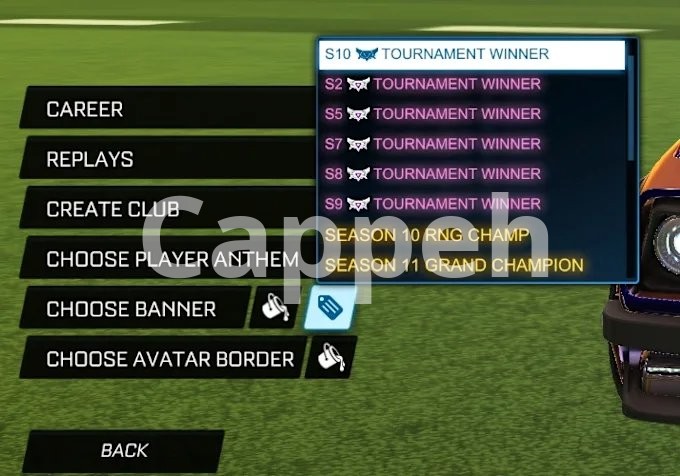The width and height of the screenshot is (680, 476).
Task: Click the paint bucket next to Avatar Border
Action: 330,358
